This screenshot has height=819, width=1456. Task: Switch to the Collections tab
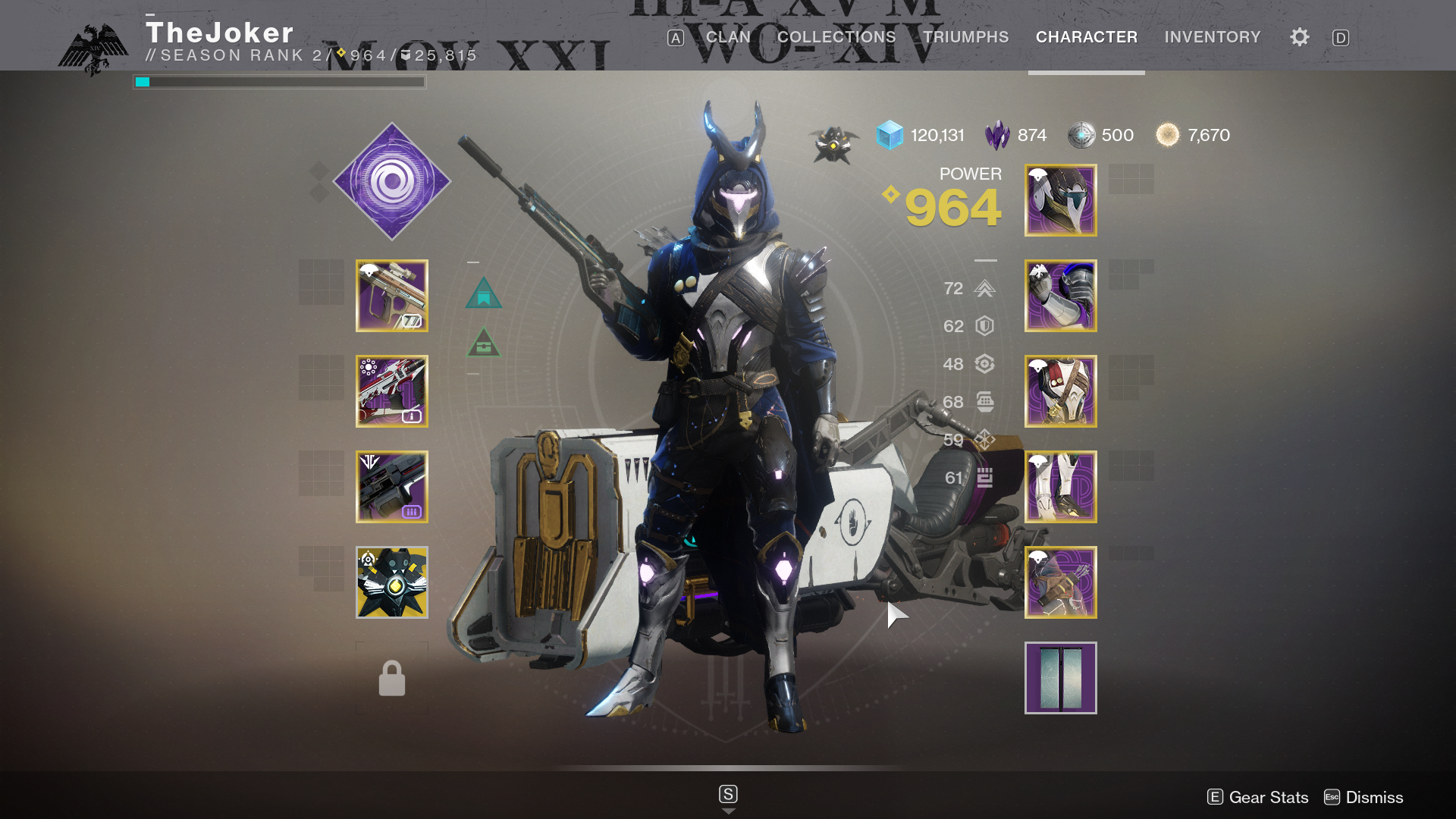point(836,37)
